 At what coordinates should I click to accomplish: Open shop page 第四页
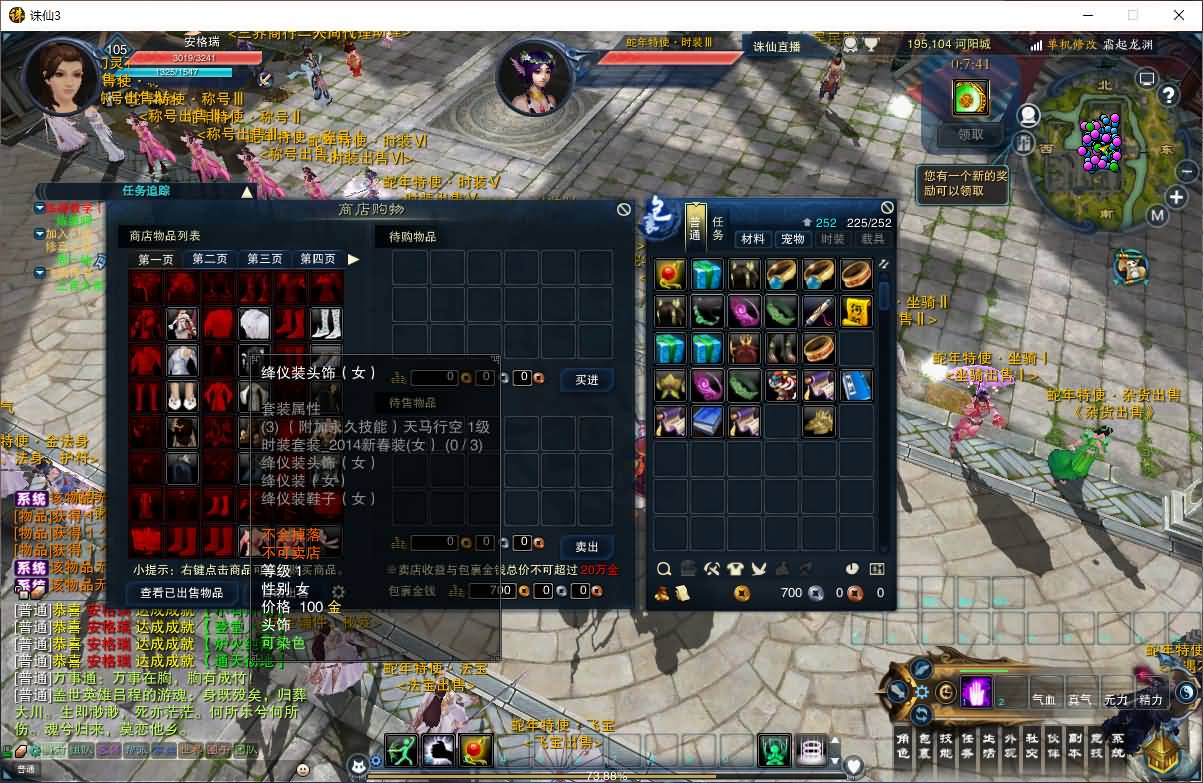click(x=318, y=259)
